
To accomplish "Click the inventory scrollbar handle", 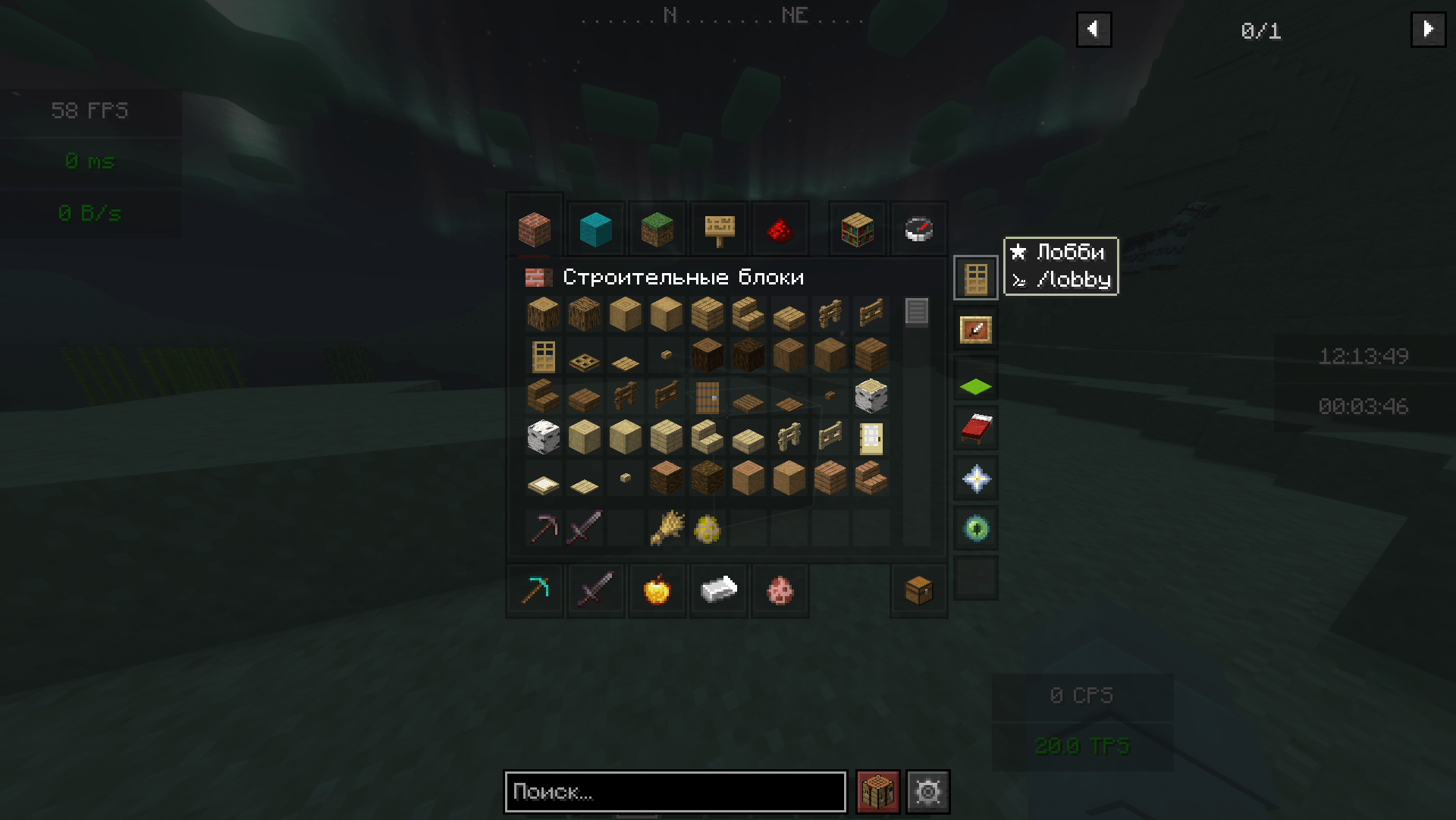I will pyautogui.click(x=918, y=311).
